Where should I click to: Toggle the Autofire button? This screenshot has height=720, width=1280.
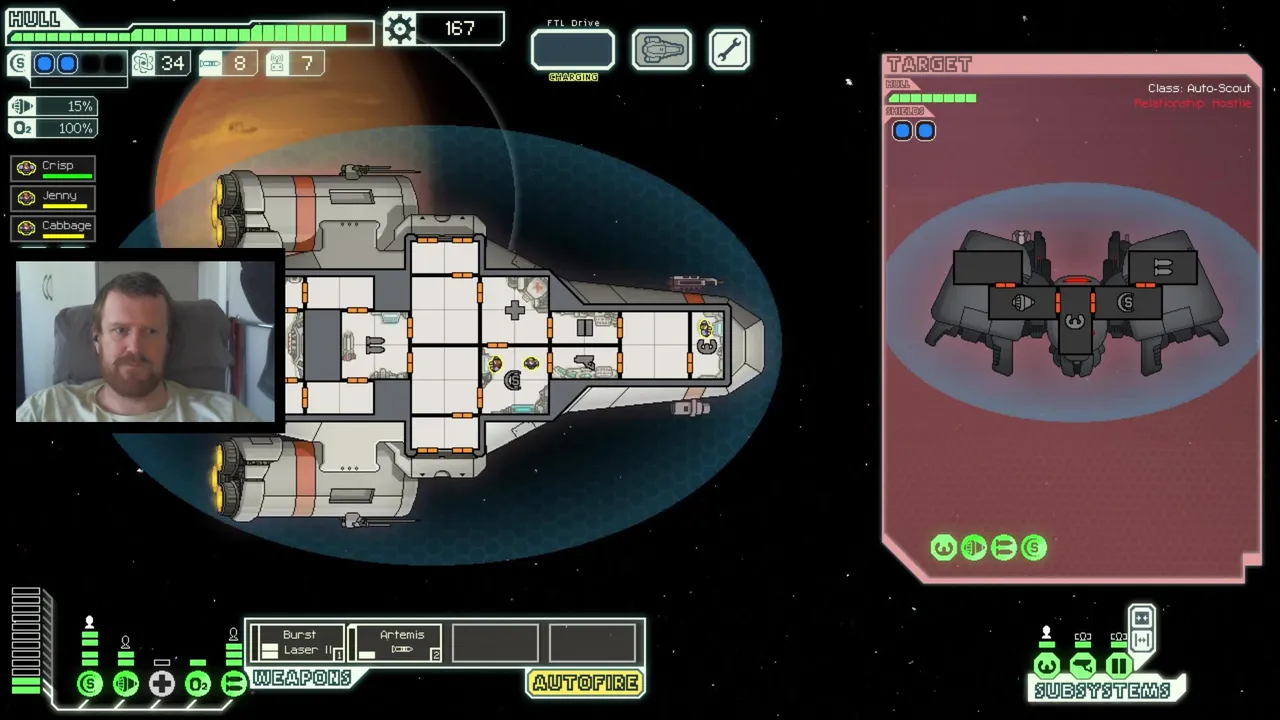coord(585,683)
